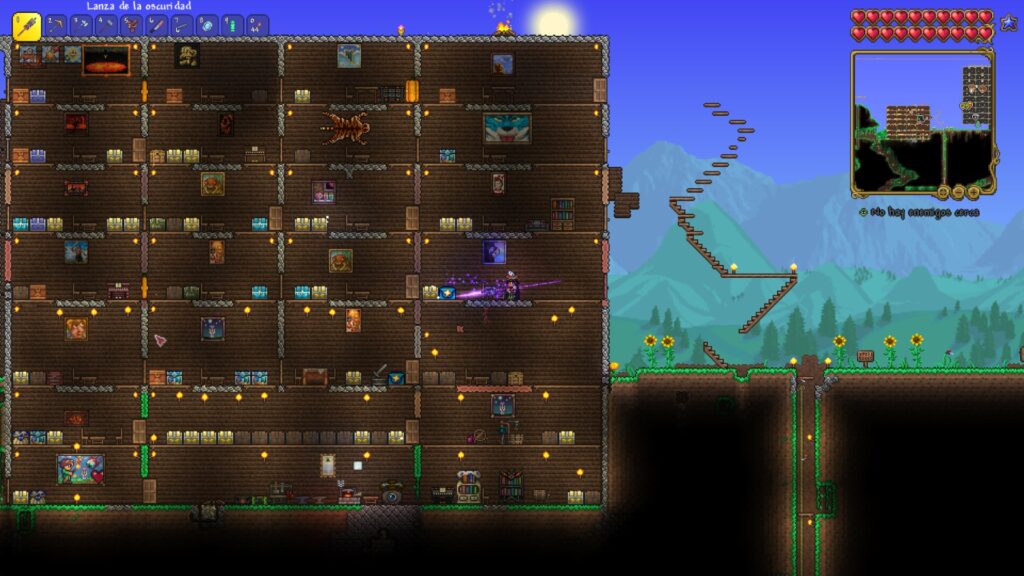The width and height of the screenshot is (1024, 576).
Task: Choose the axe in hotbar slot 3
Action: coord(81,25)
